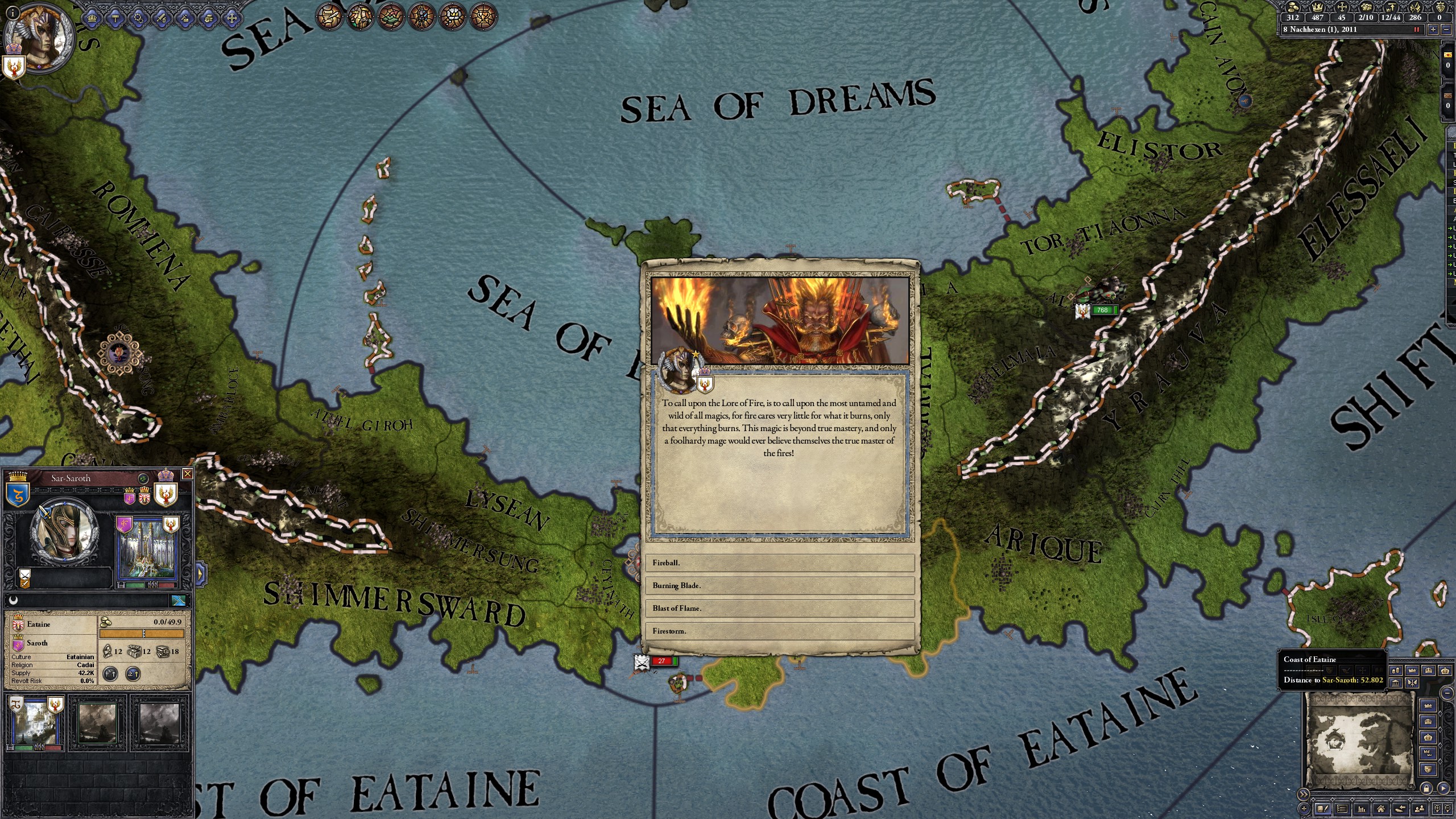Choose the Fireball event option
1456x819 pixels.
click(780, 562)
